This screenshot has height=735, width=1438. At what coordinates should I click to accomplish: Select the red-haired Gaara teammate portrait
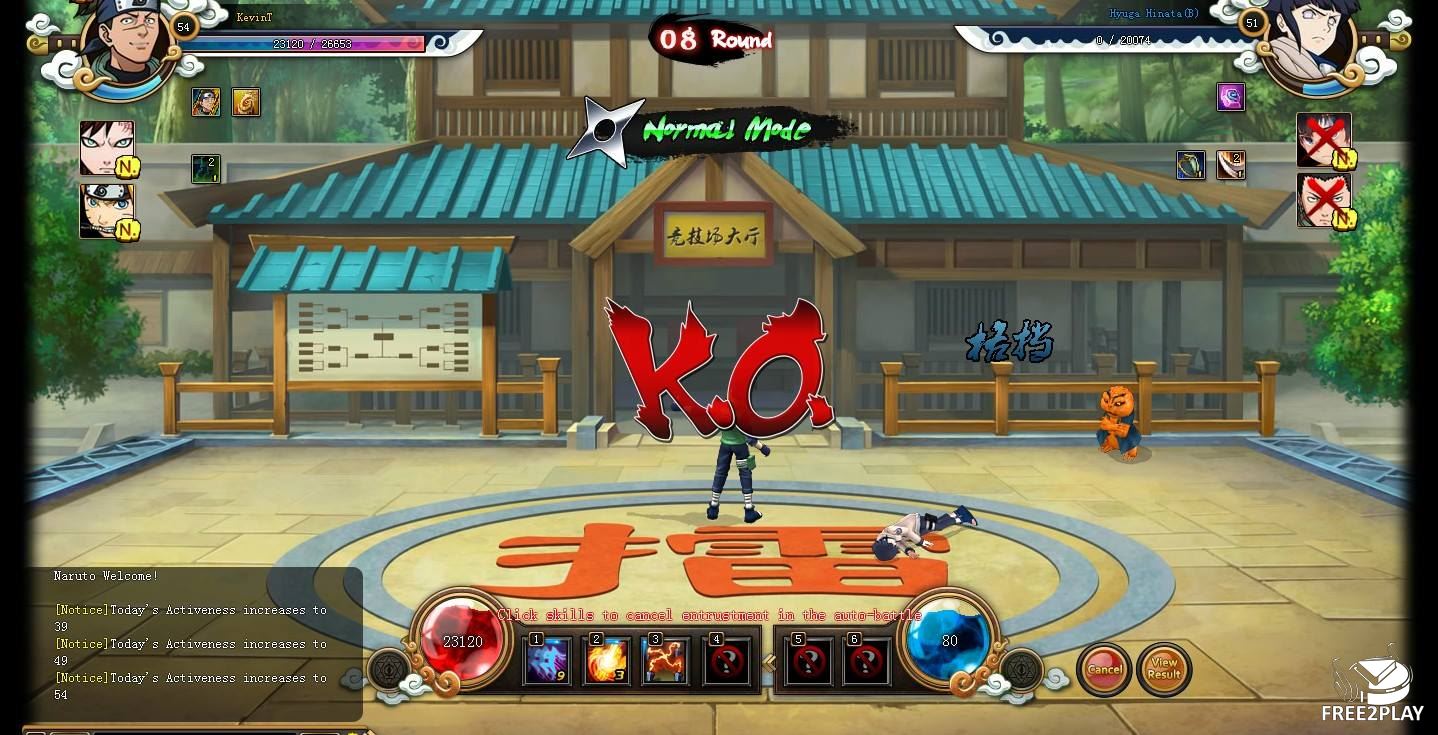[x=106, y=147]
